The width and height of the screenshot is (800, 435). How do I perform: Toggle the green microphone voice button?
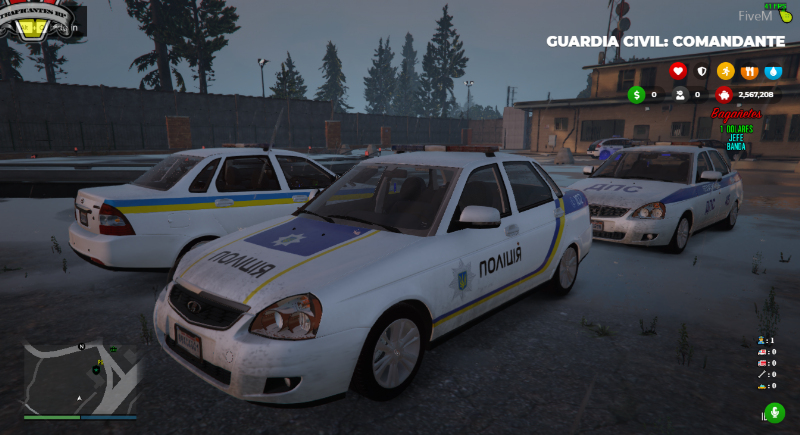click(x=773, y=413)
